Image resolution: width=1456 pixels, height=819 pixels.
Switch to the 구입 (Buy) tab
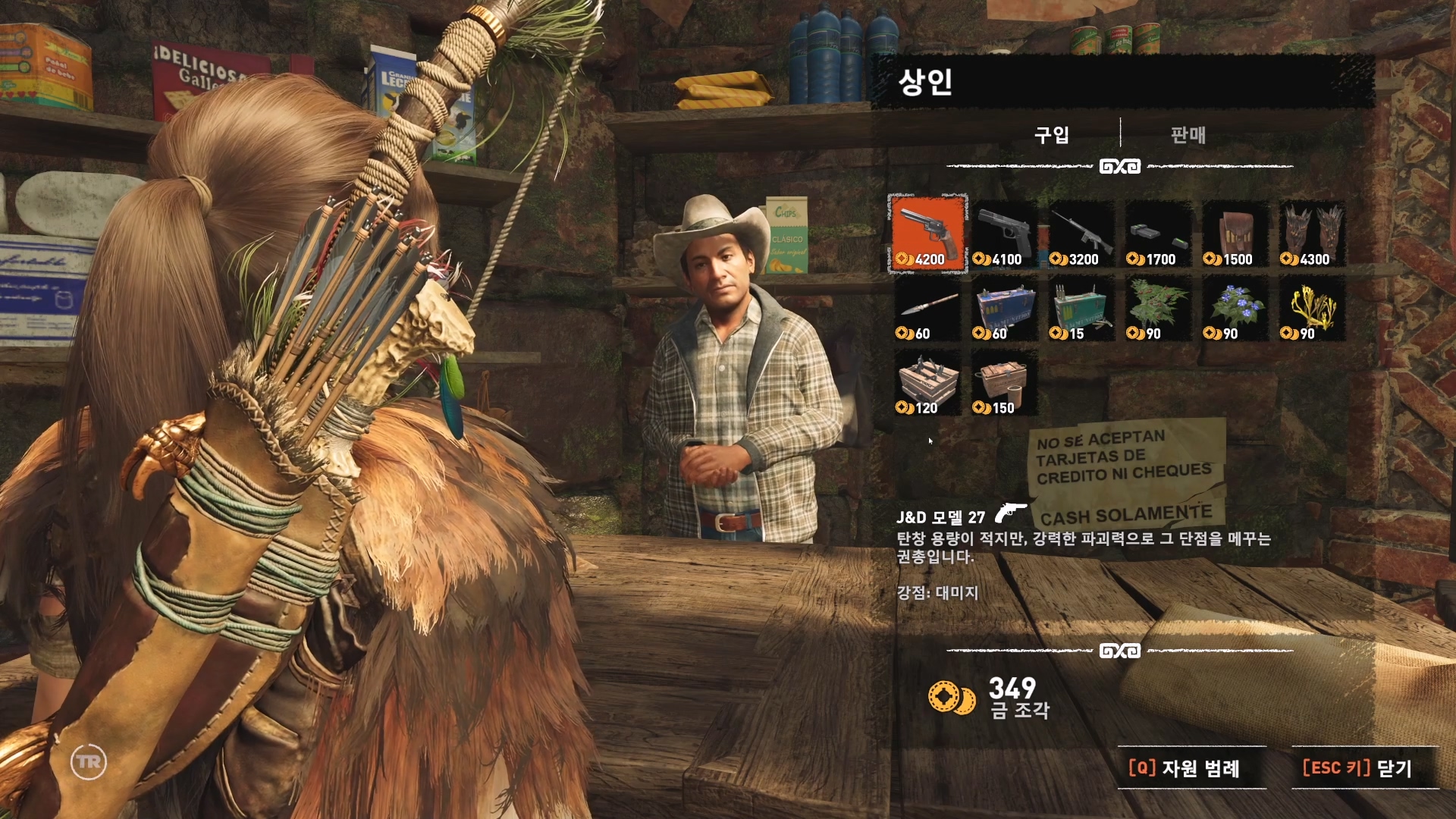1052,135
